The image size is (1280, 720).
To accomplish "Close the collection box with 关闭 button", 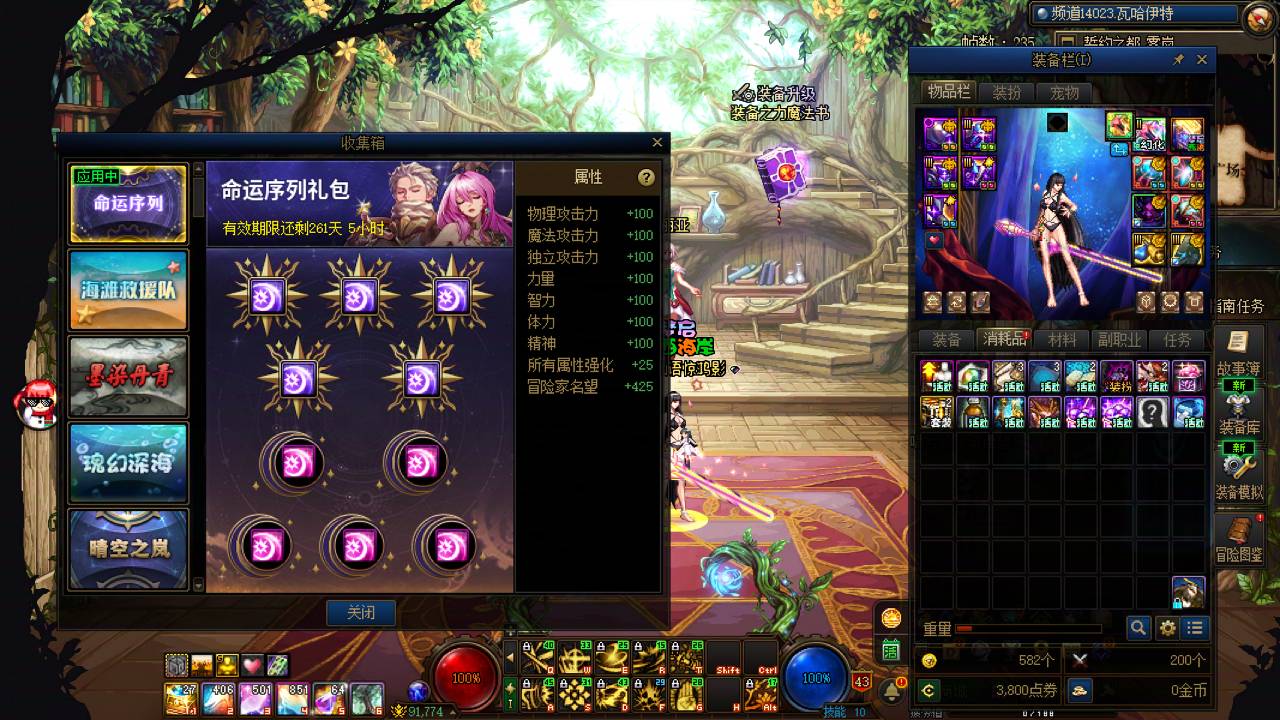I will pyautogui.click(x=361, y=613).
